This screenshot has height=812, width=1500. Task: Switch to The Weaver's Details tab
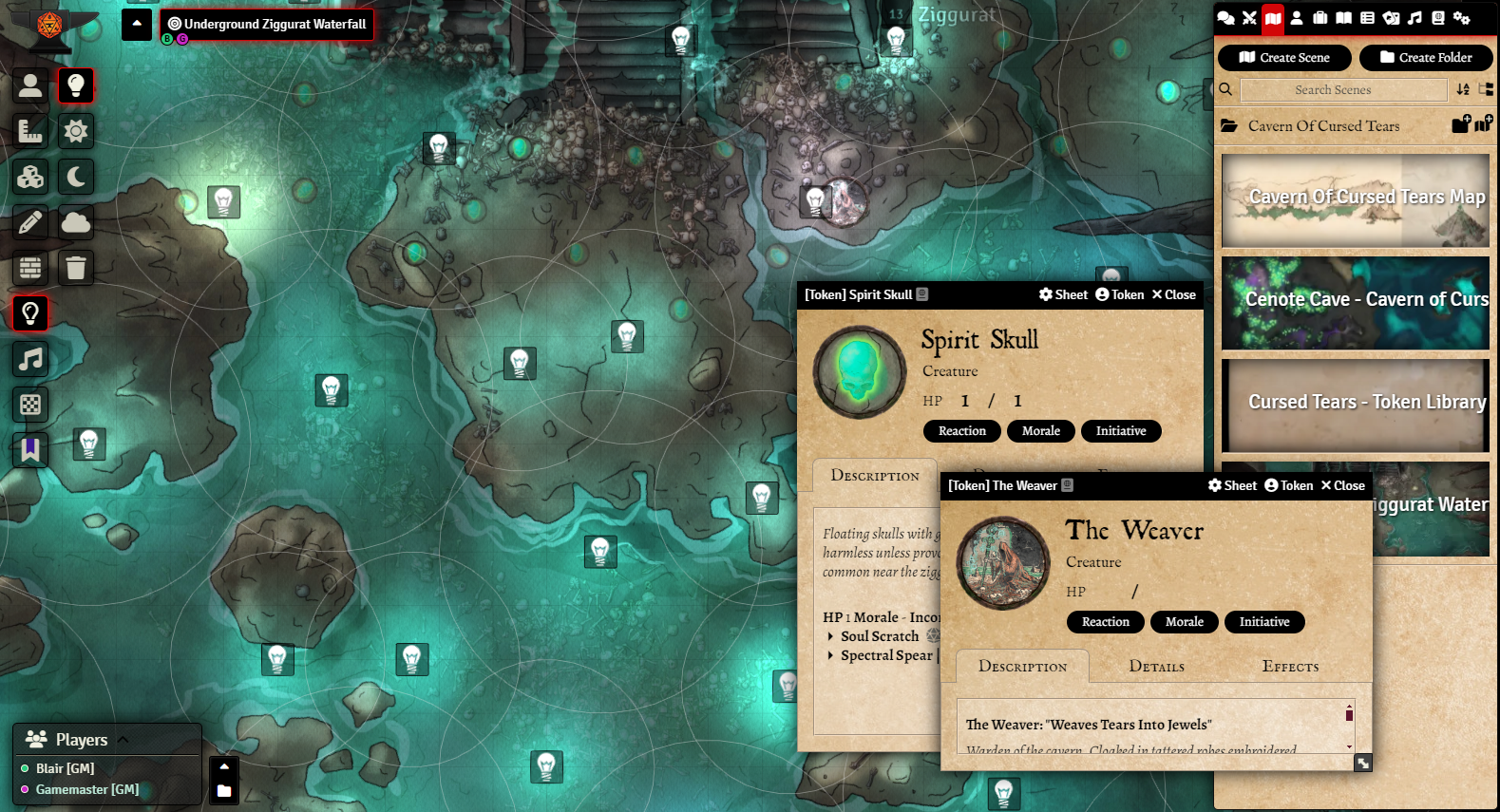point(1156,667)
